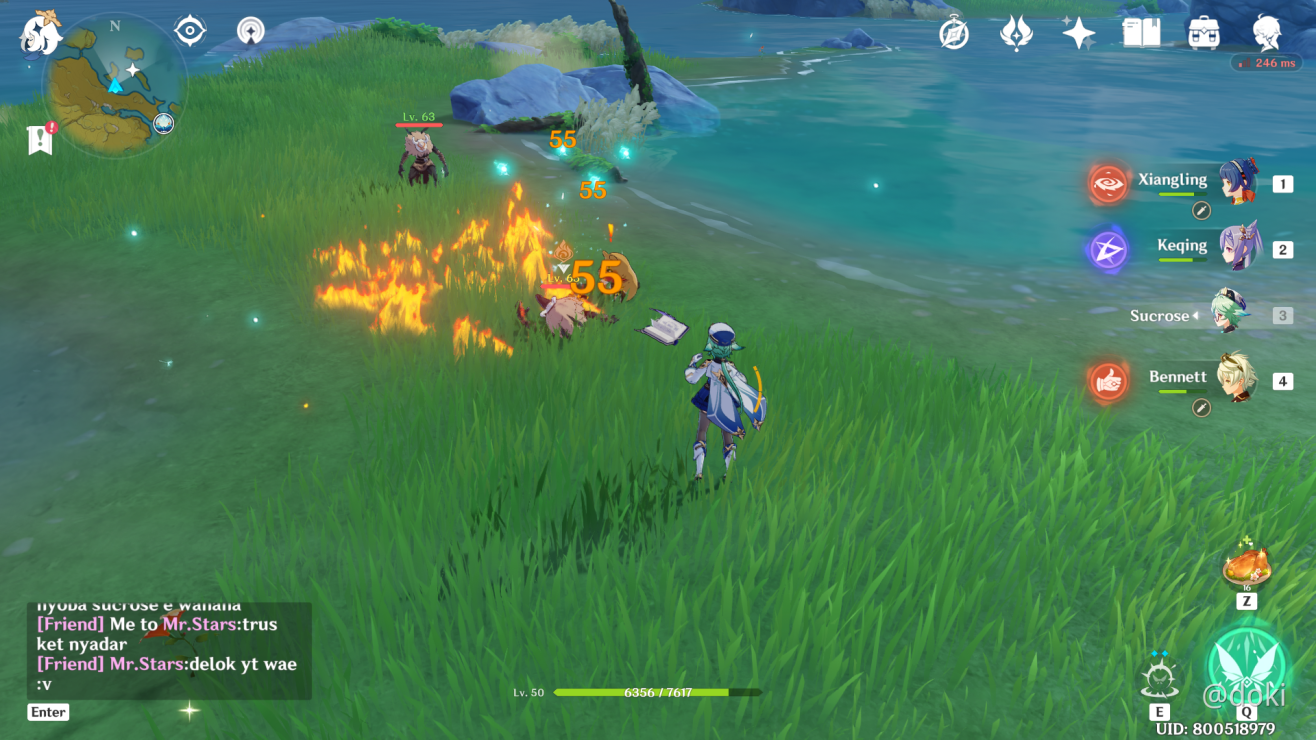
Task: Open the Archive book
Action: [1142, 33]
